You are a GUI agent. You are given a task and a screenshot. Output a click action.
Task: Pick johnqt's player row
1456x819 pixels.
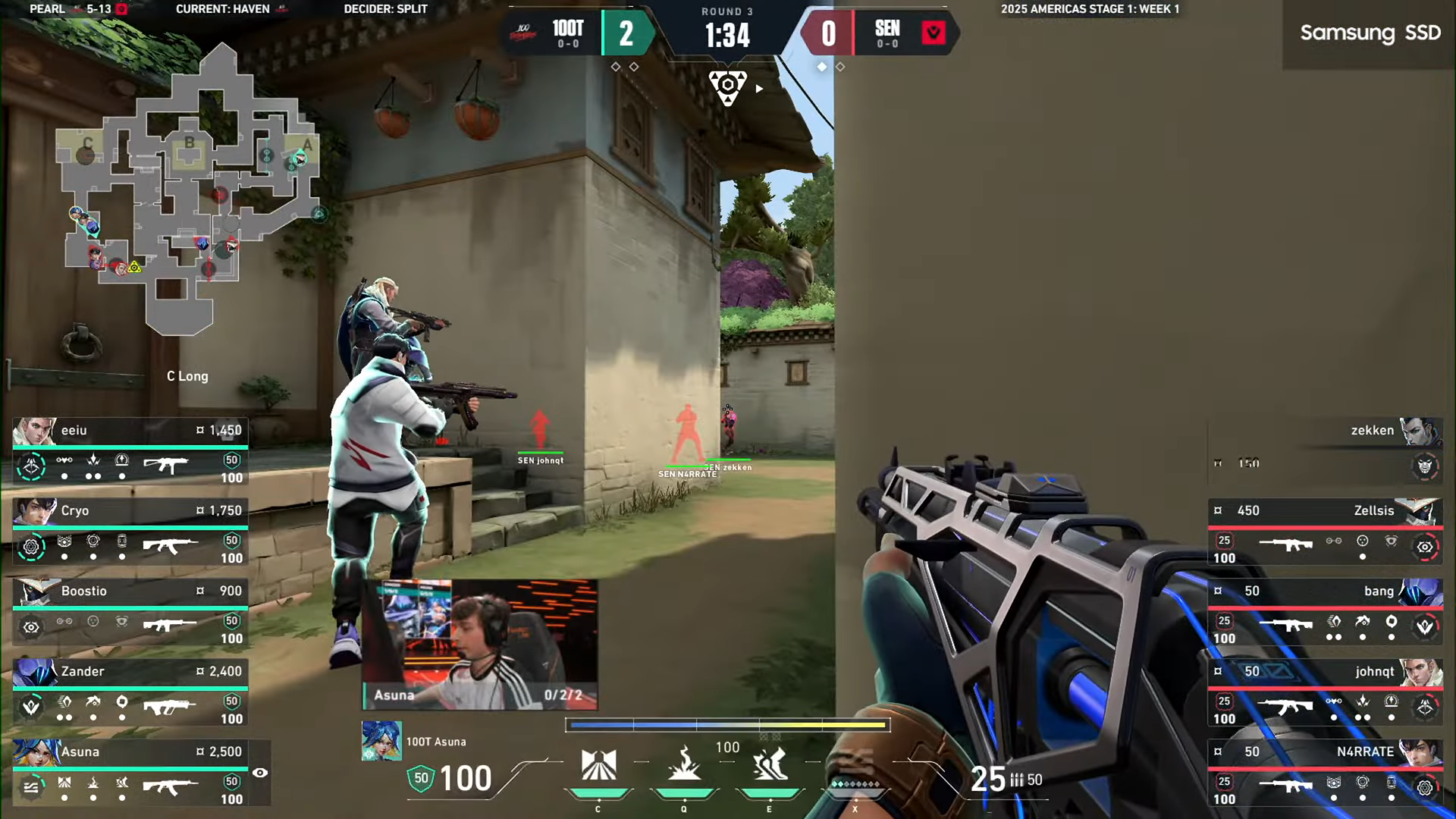1325,694
